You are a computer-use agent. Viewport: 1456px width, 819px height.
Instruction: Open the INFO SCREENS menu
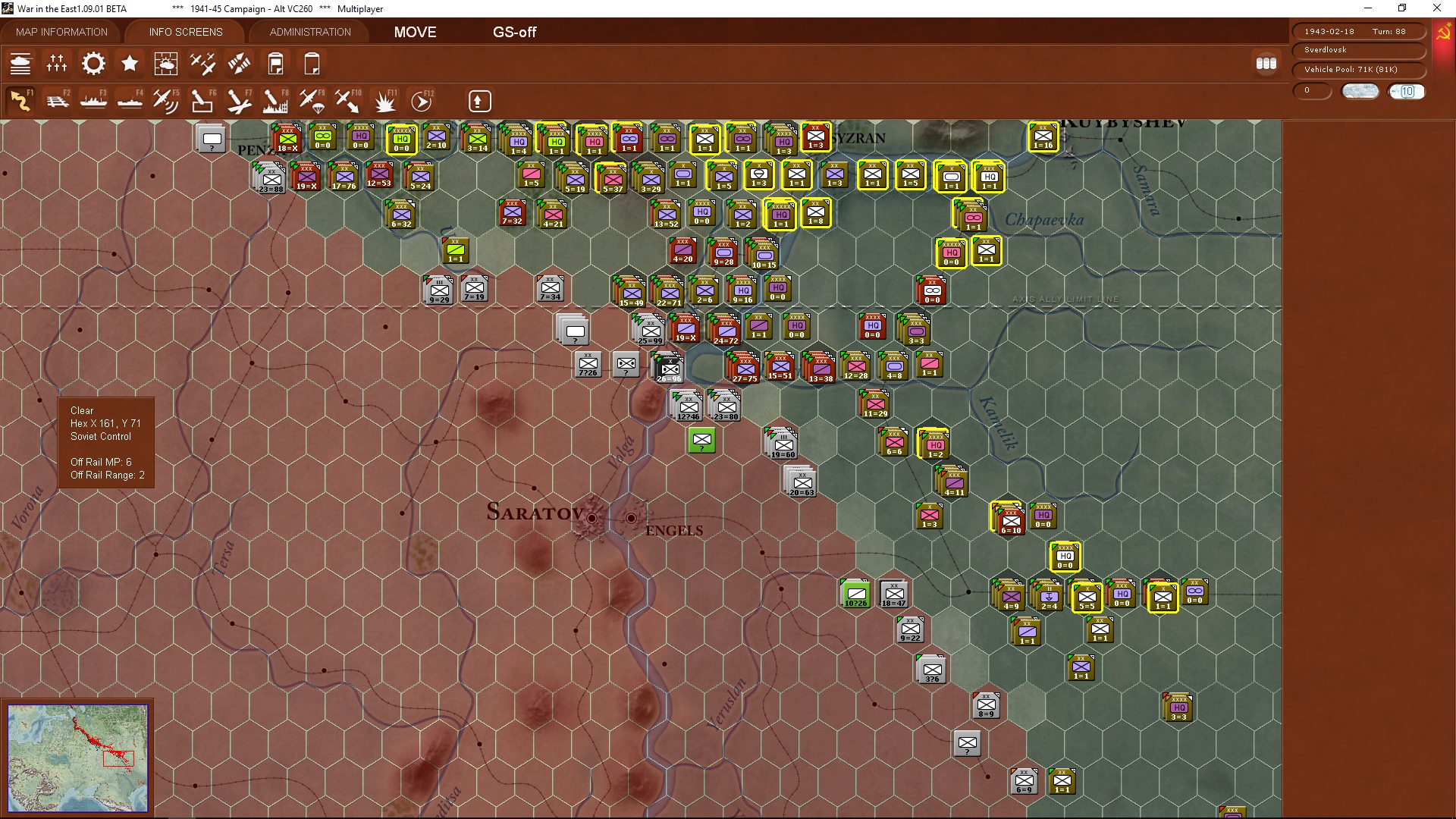[x=184, y=32]
